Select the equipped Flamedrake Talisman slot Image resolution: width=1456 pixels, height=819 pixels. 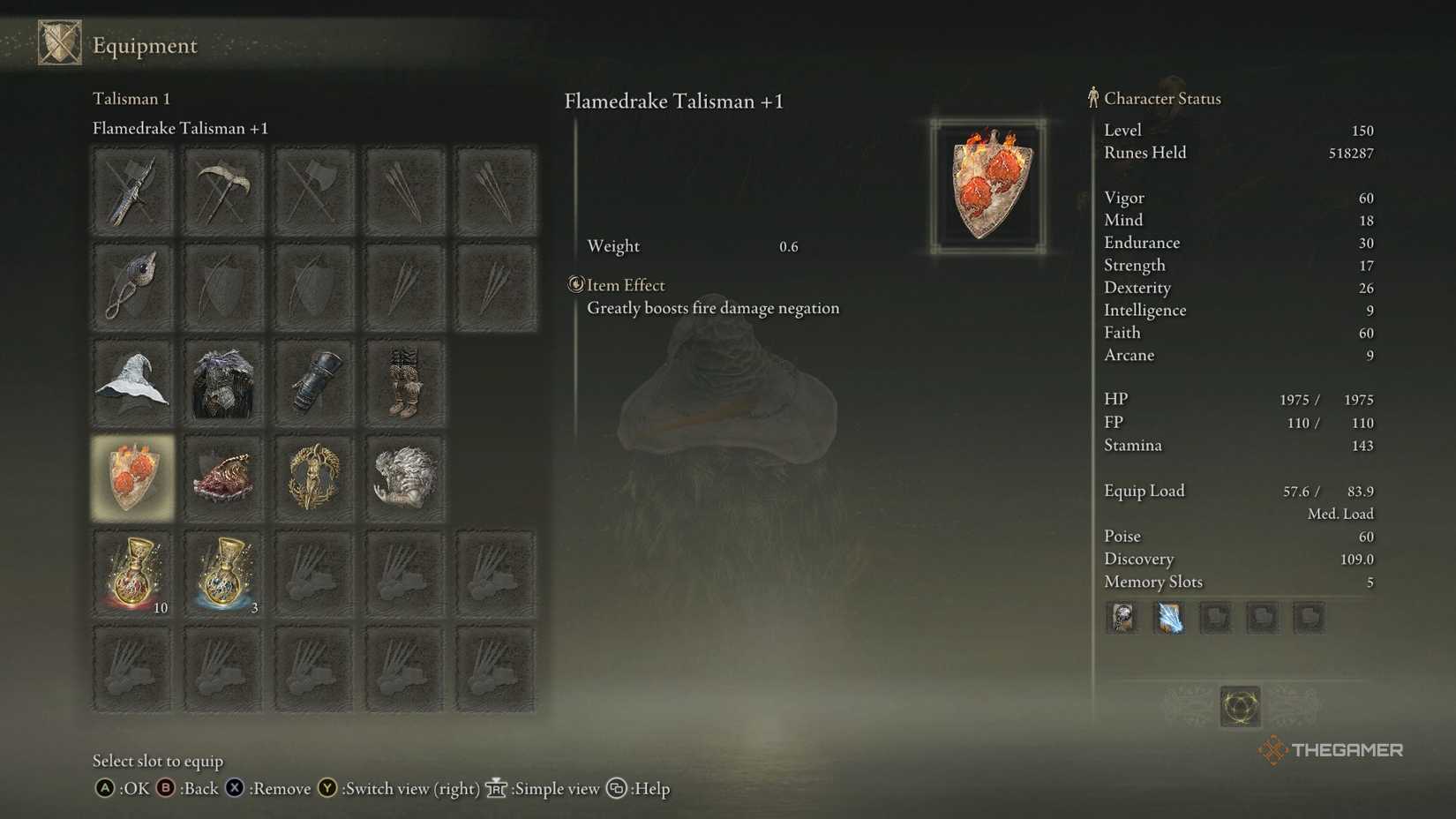(x=132, y=477)
